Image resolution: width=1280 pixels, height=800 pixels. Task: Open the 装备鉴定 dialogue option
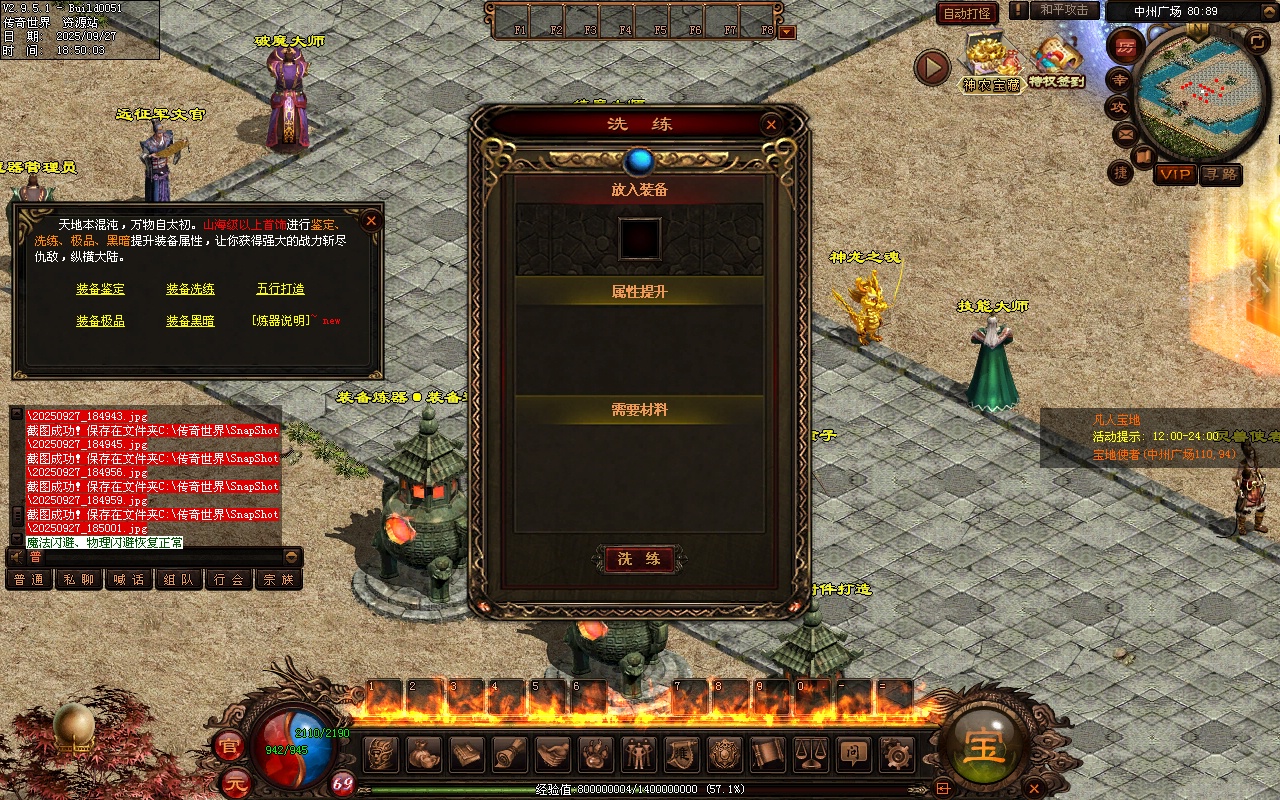[100, 289]
